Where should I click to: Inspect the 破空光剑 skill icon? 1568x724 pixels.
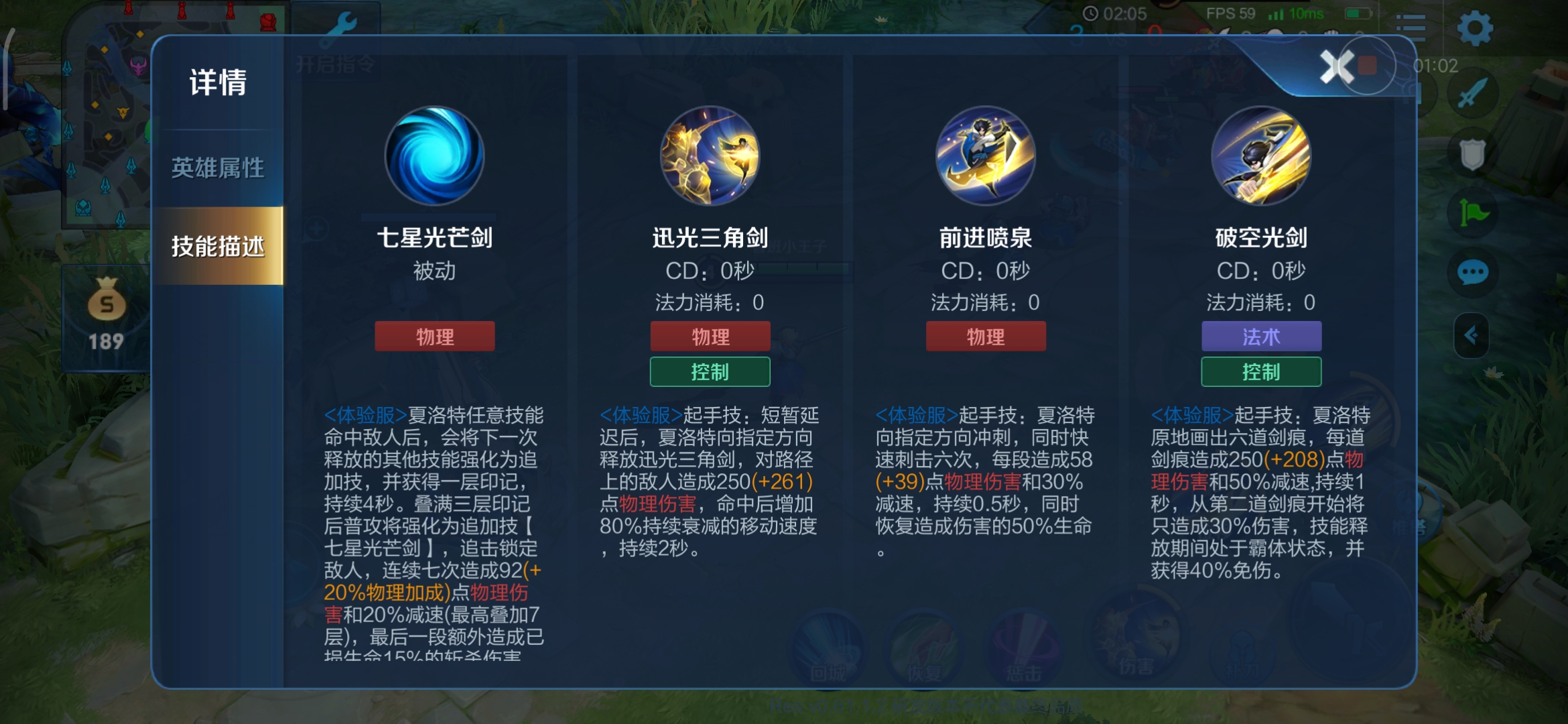click(1261, 156)
